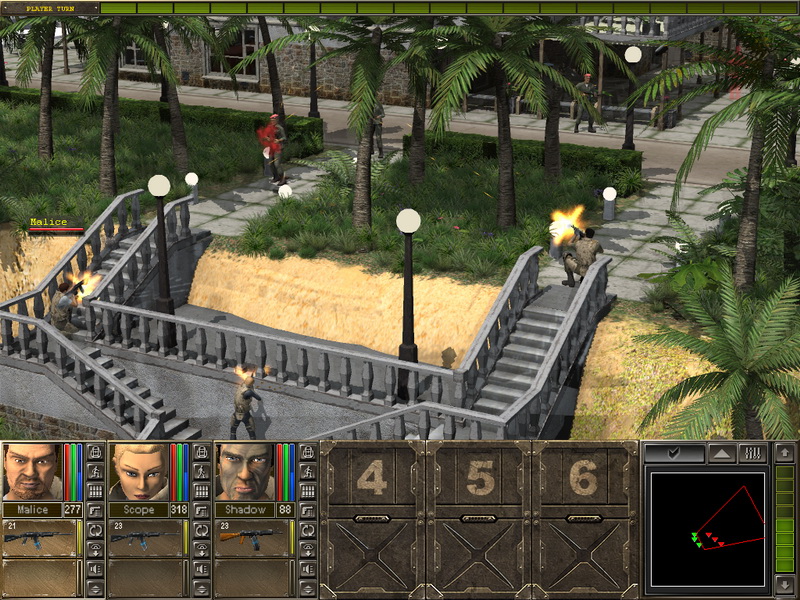
Task: Click Malice's reload arrows button
Action: 95,530
